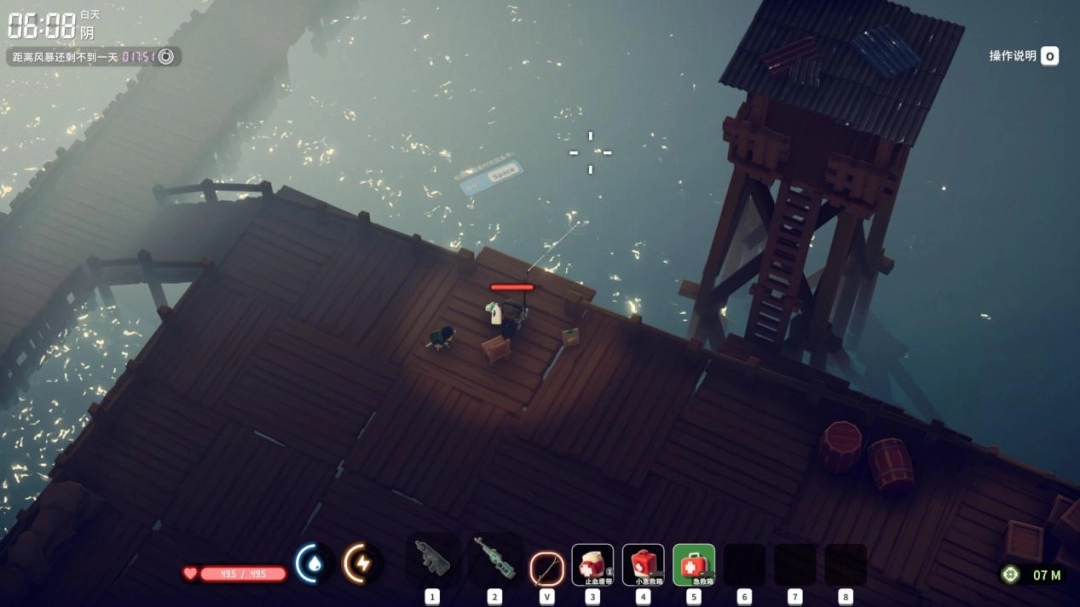Use the 止血绷带 bandage item

point(592,565)
